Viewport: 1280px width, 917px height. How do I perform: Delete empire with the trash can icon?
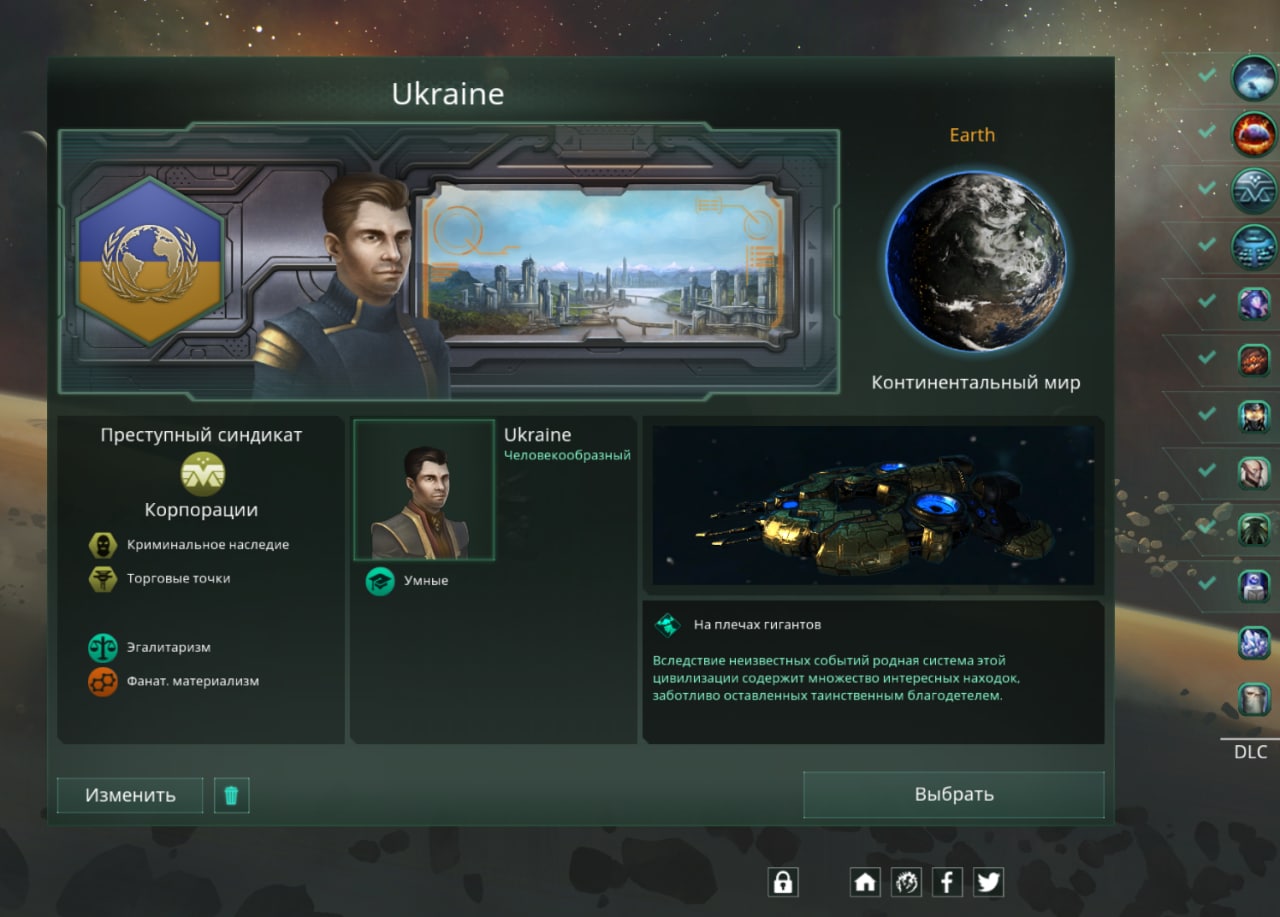231,795
